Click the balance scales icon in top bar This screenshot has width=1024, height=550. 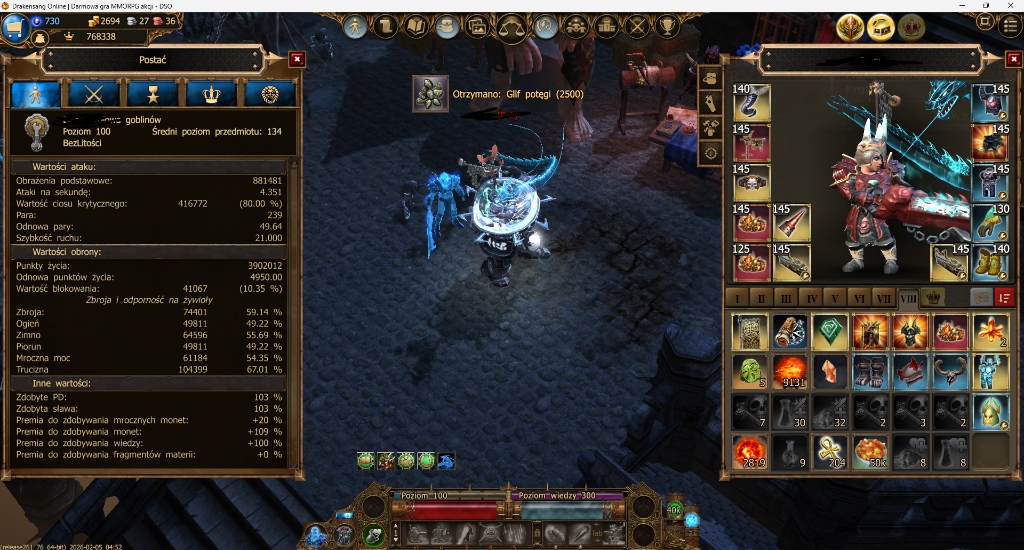[x=512, y=26]
